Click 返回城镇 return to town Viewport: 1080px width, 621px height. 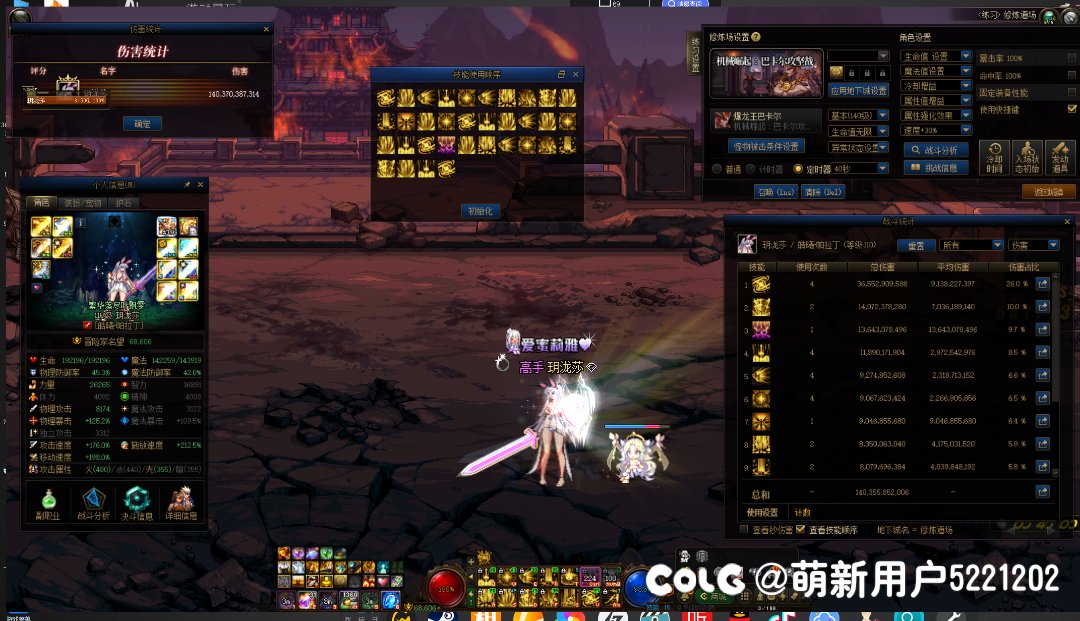pyautogui.click(x=1047, y=191)
